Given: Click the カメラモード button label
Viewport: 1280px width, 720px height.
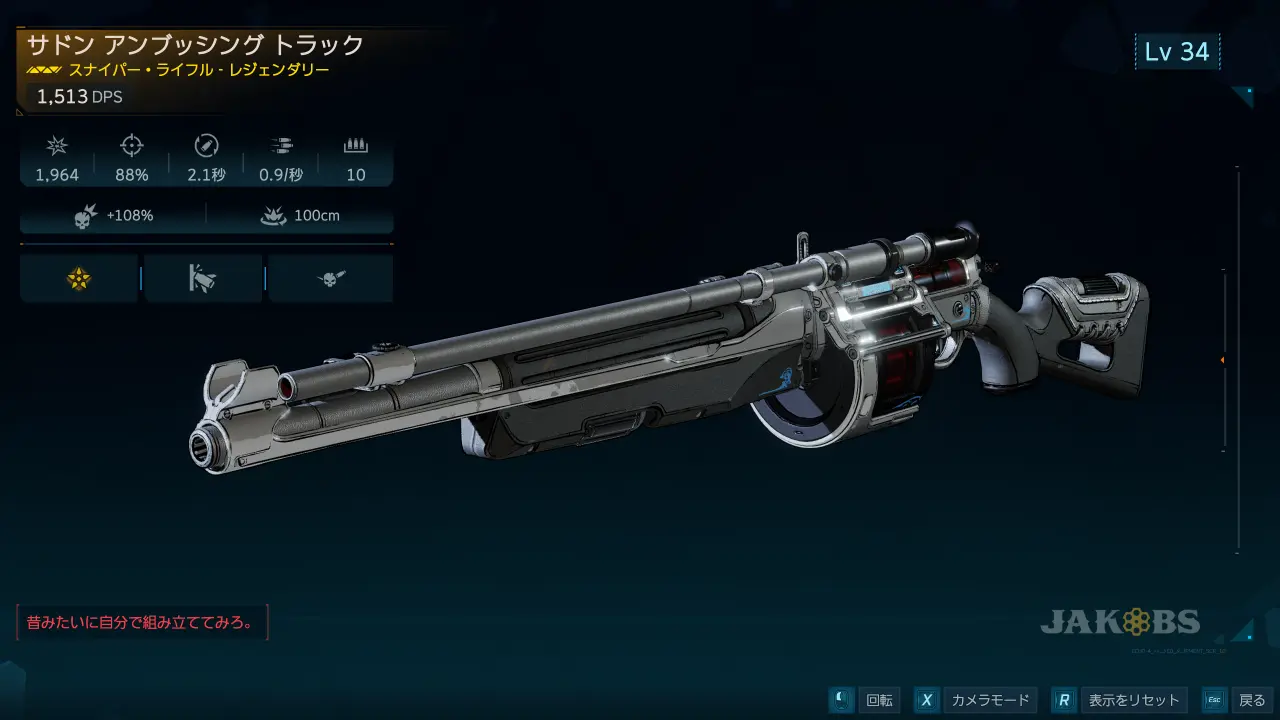Looking at the screenshot, I should coord(990,700).
